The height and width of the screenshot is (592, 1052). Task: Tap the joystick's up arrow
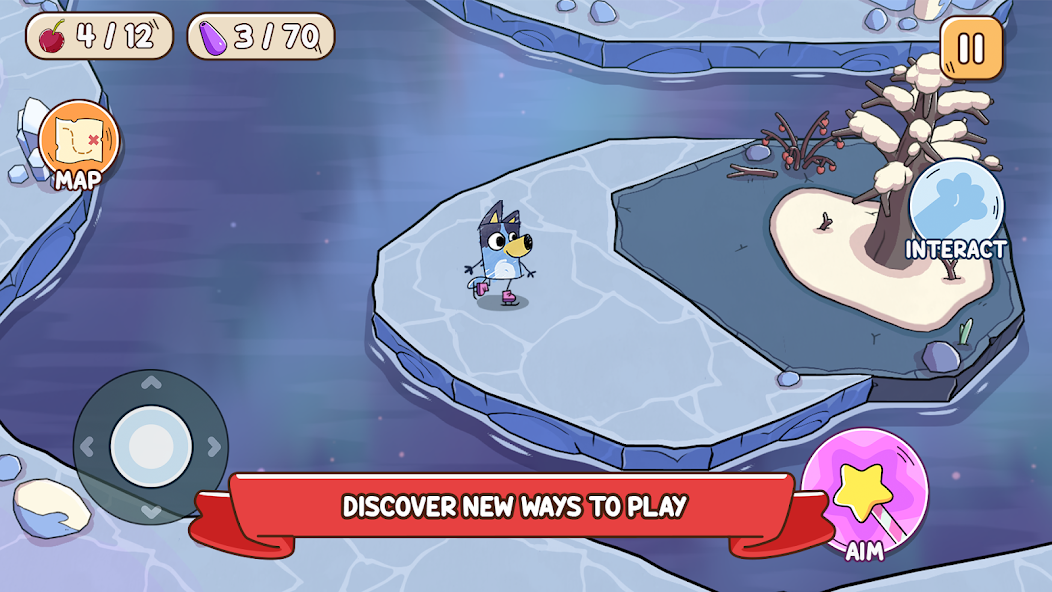(x=150, y=383)
